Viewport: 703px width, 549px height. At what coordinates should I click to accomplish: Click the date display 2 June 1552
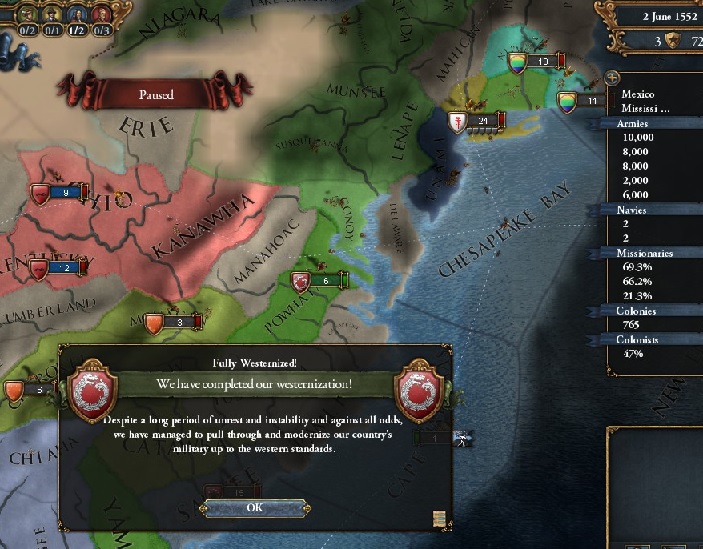(657, 16)
